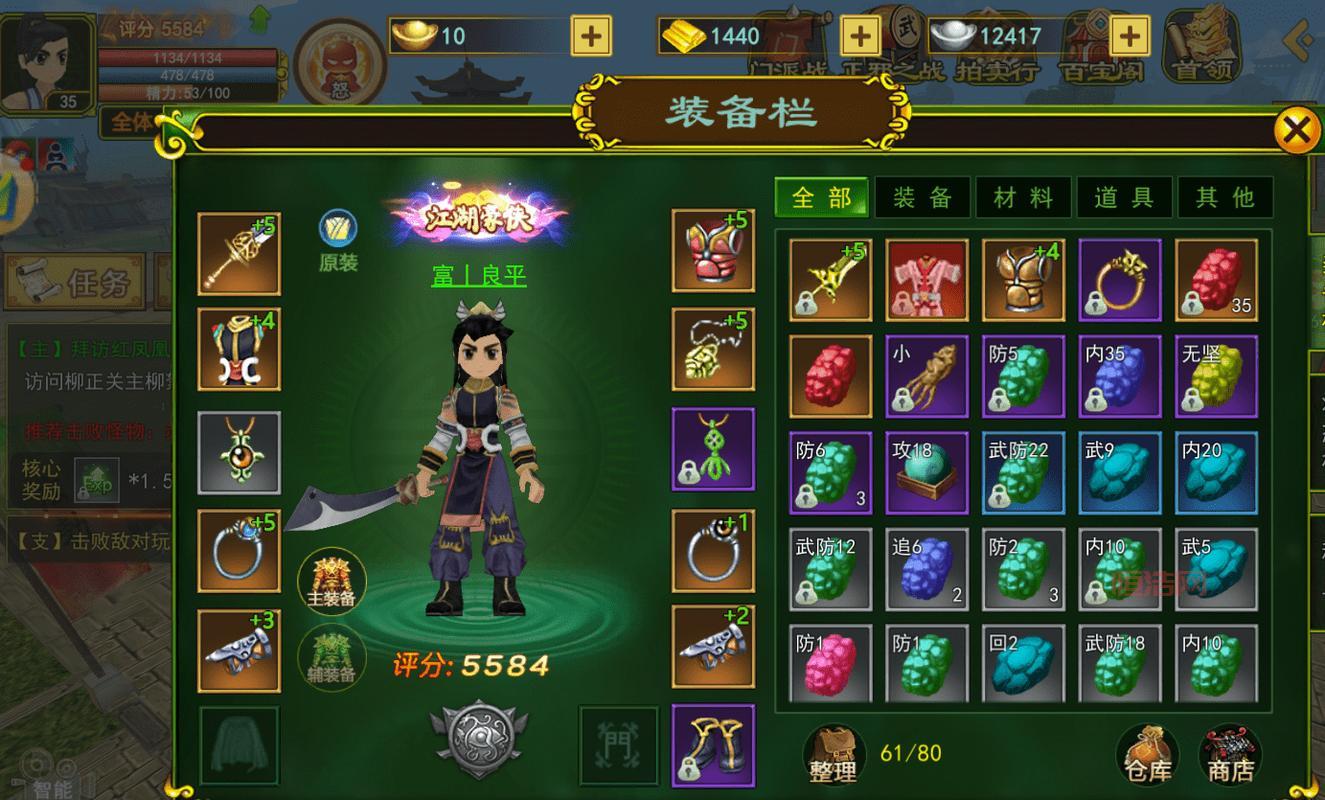The height and width of the screenshot is (800, 1325).
Task: Select the 道具 items tab
Action: click(1124, 197)
